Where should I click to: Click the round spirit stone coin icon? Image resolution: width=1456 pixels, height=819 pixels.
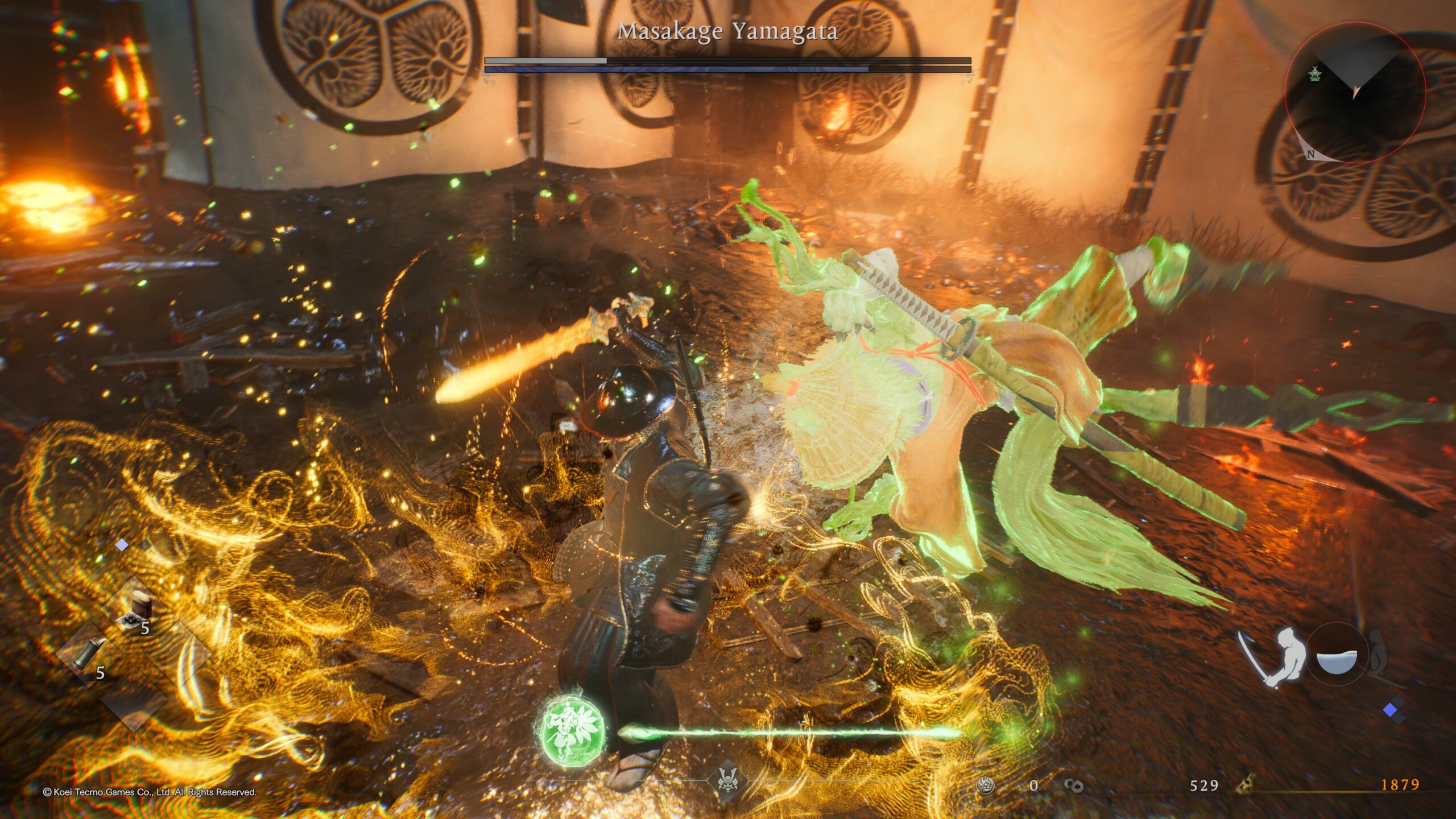tap(985, 785)
